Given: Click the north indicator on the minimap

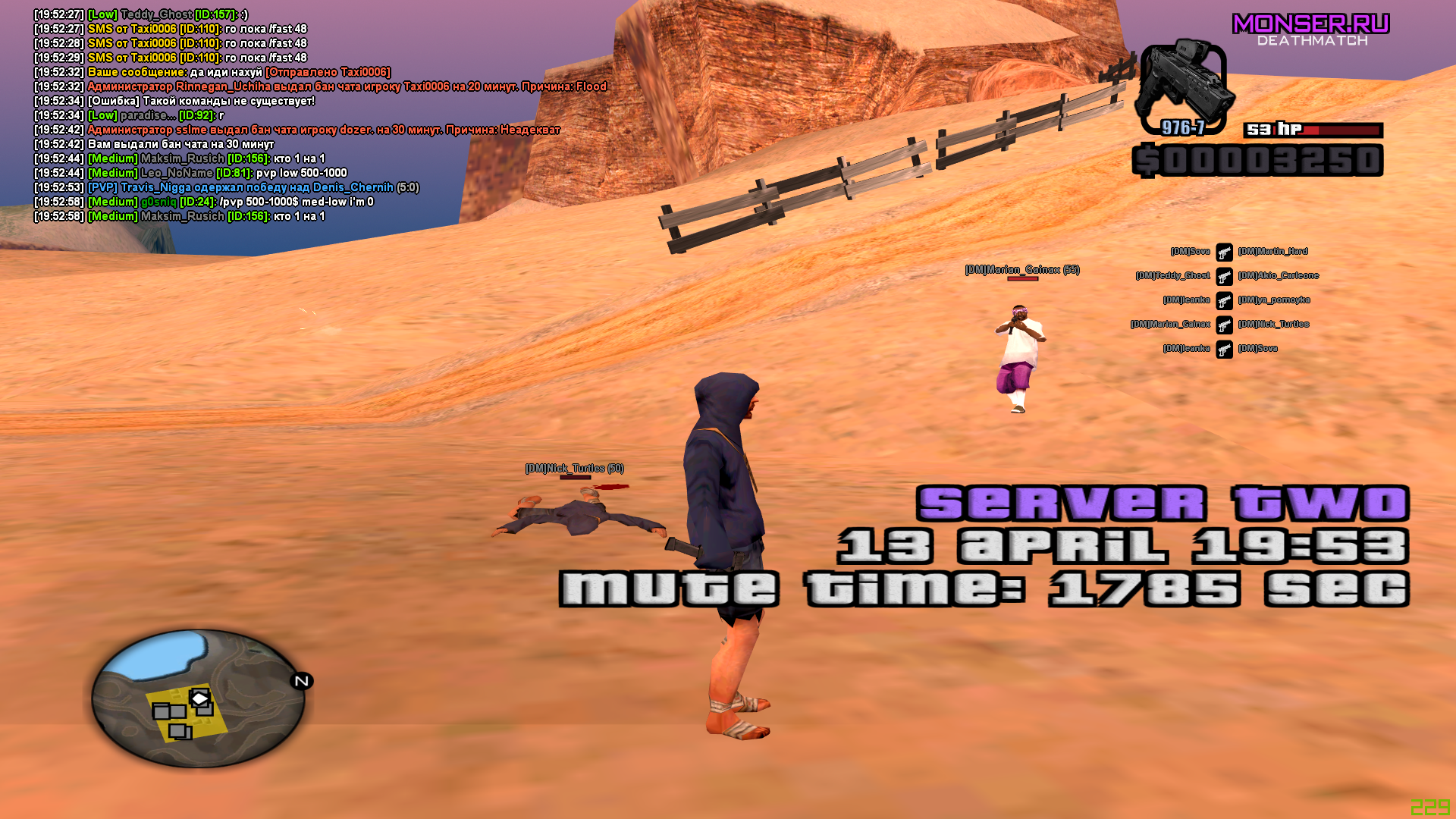Looking at the screenshot, I should point(302,682).
